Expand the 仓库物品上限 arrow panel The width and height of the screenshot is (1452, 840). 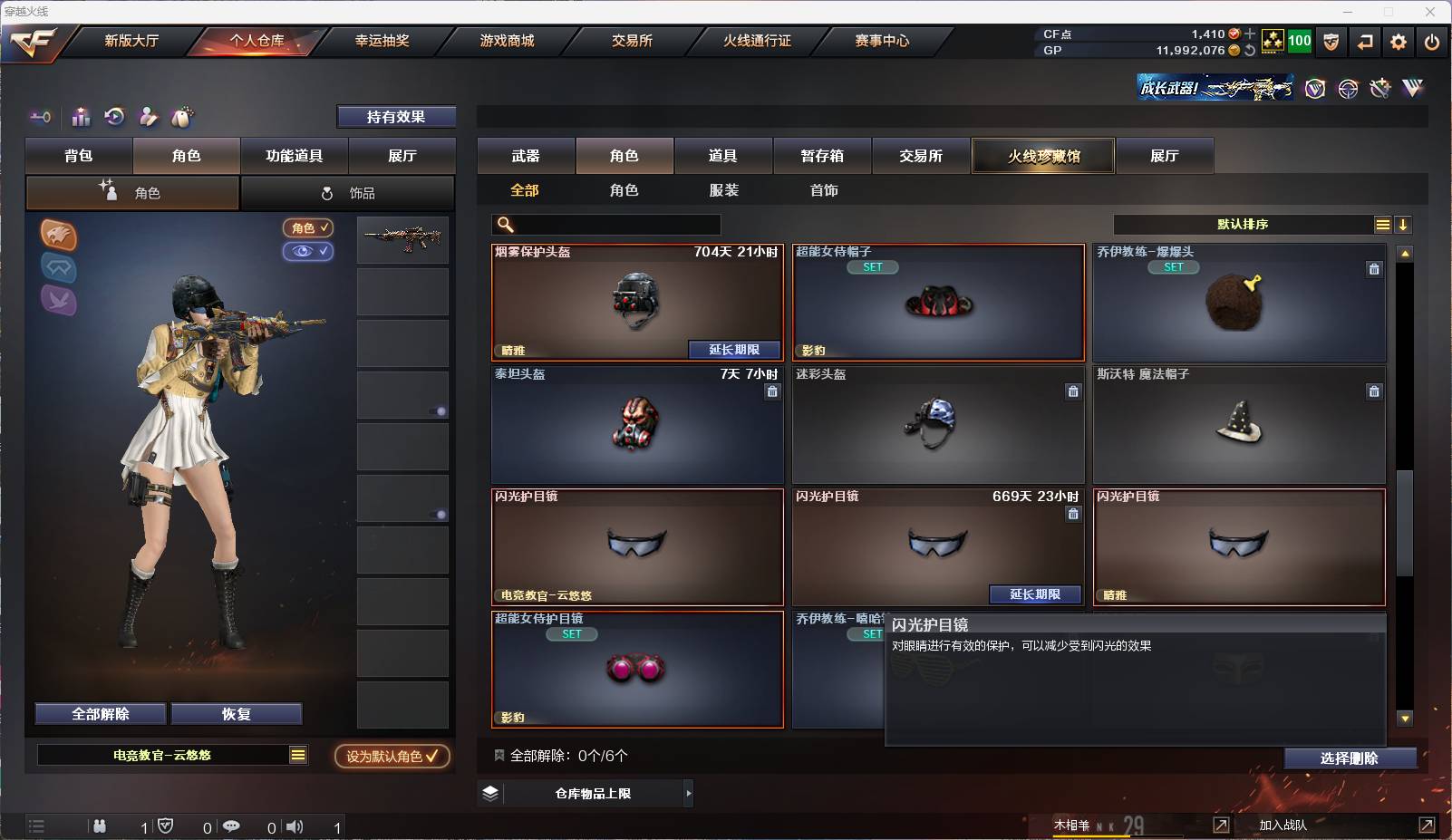point(689,793)
